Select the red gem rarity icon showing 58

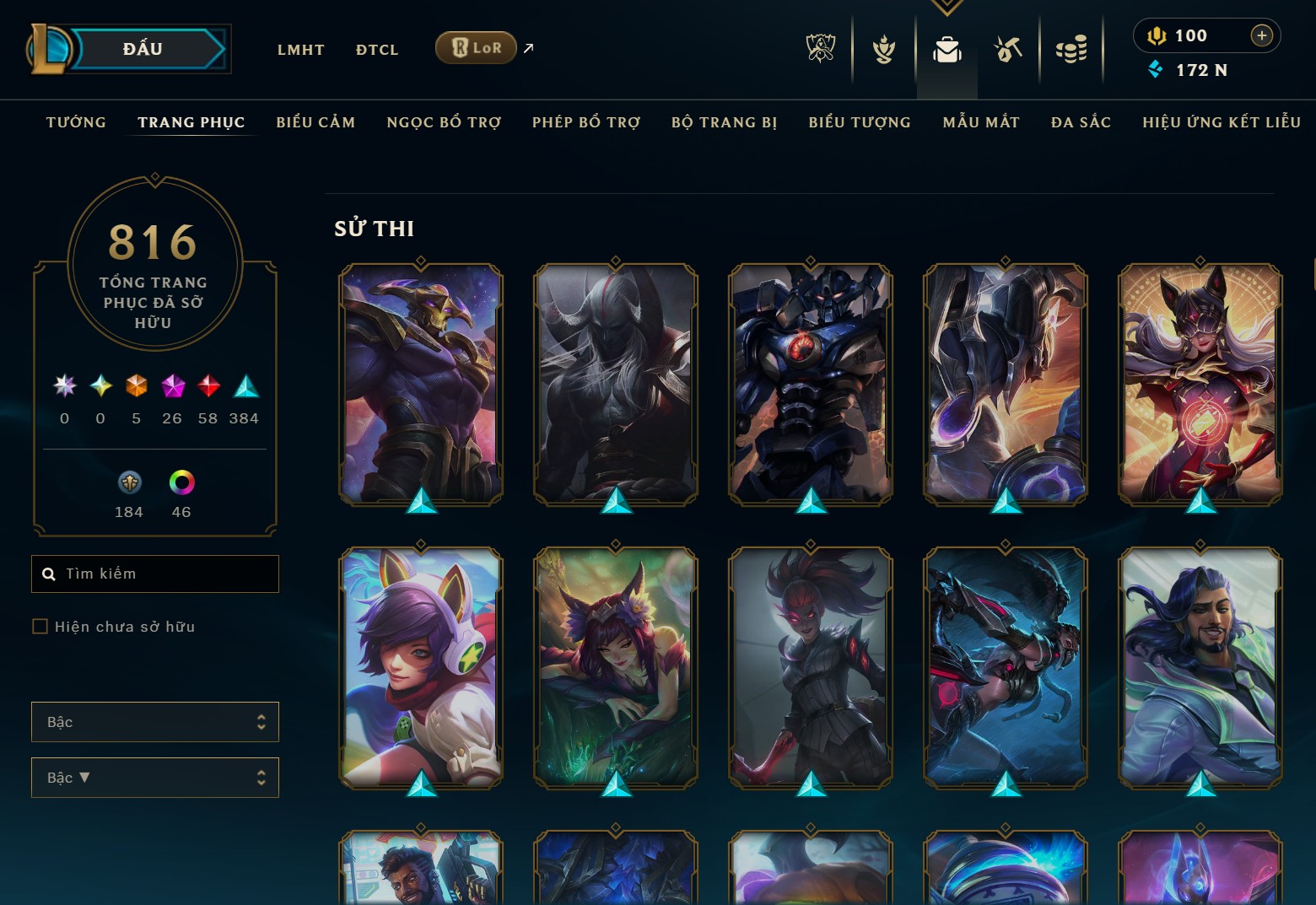tap(208, 387)
